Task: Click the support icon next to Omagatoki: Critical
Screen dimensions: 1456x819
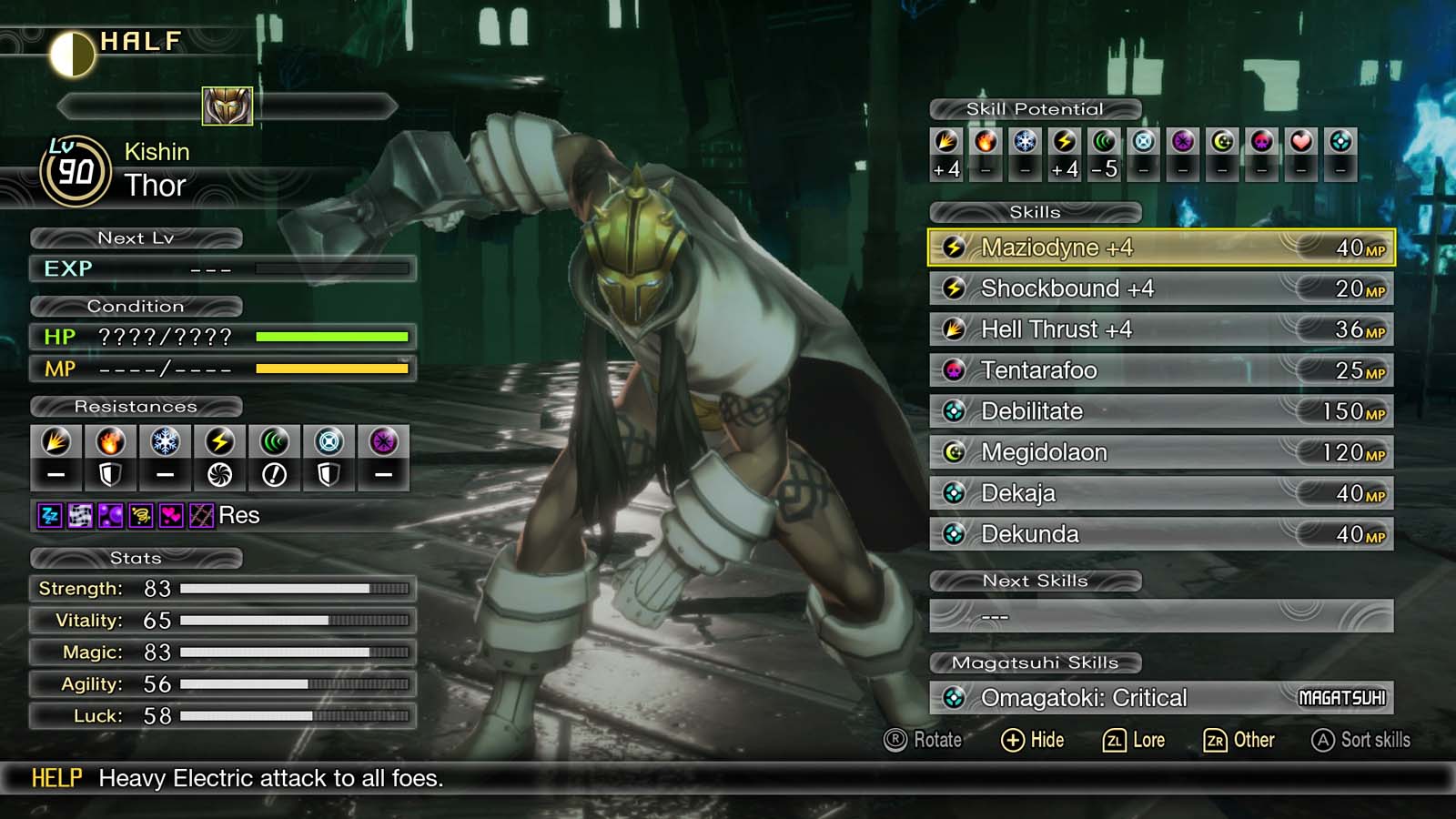Action: coord(954,698)
